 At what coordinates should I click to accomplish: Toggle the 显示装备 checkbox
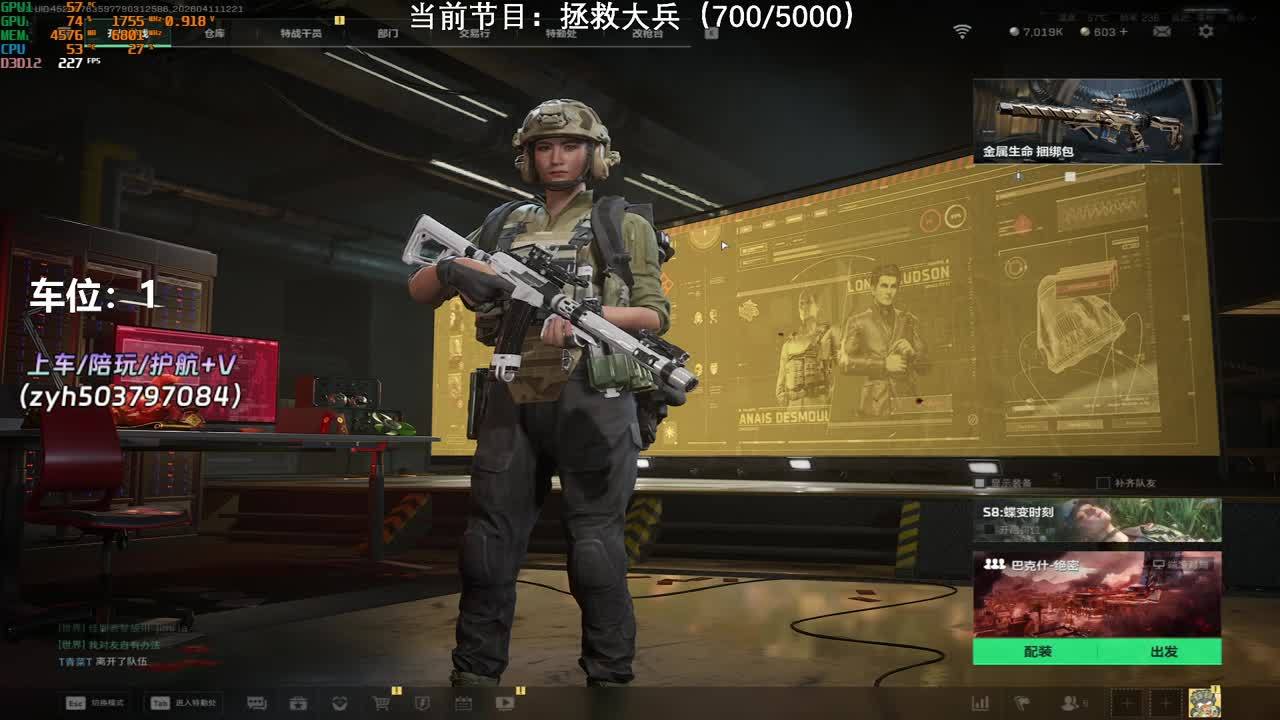(980, 483)
